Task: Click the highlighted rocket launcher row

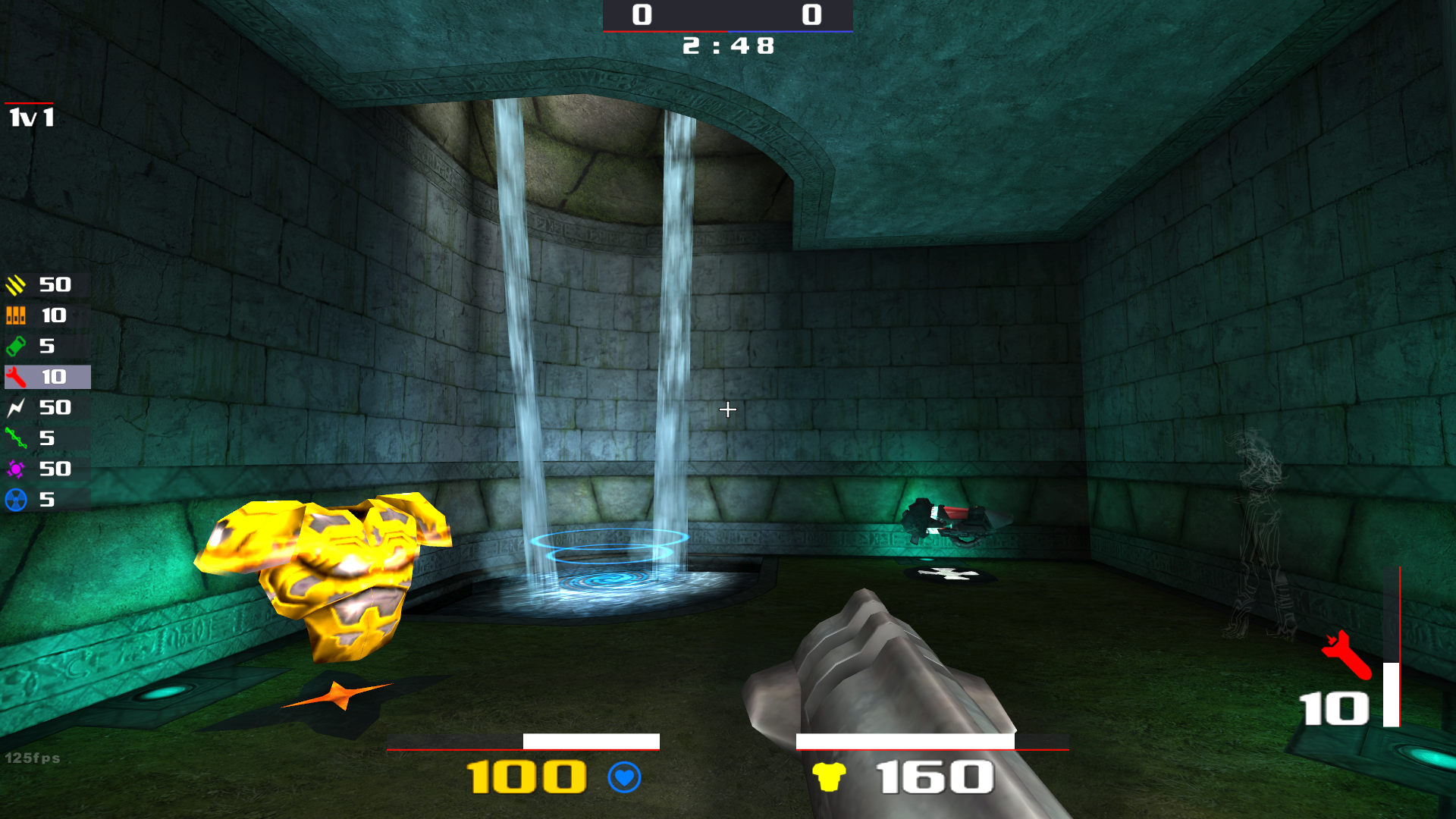Action: pyautogui.click(x=47, y=377)
